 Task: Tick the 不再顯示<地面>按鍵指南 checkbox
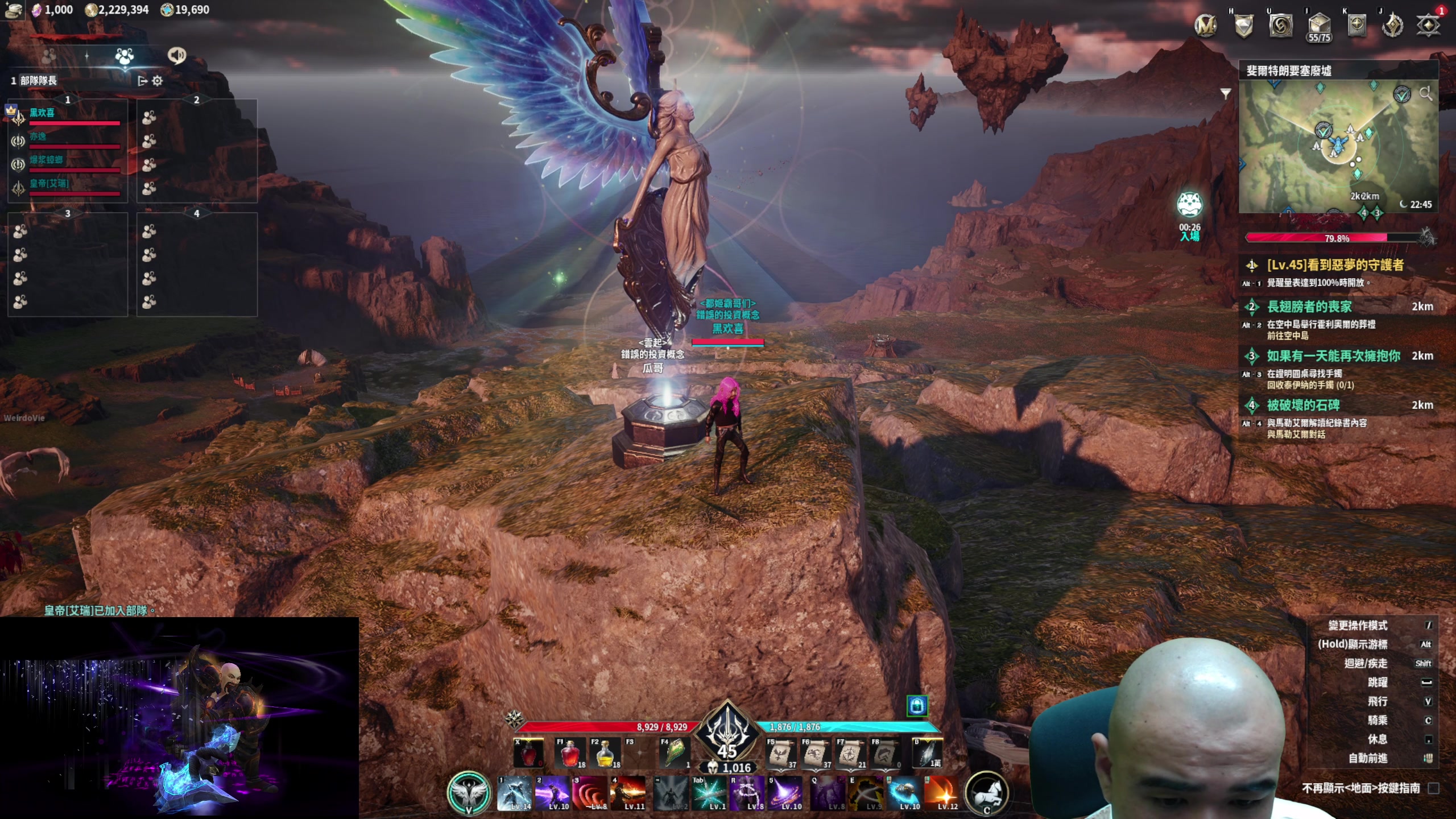(1434, 788)
